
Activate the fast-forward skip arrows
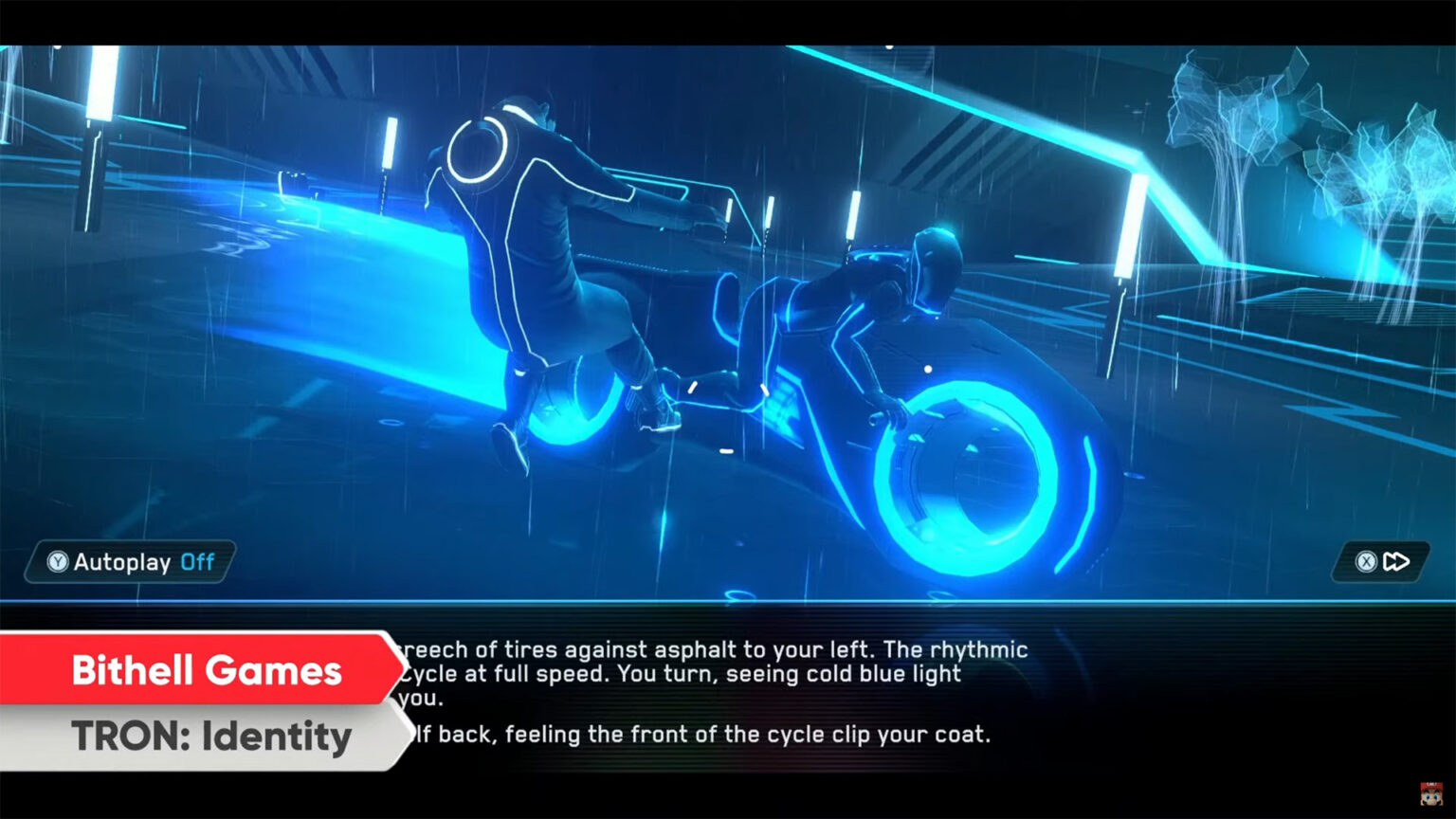pyautogui.click(x=1394, y=562)
